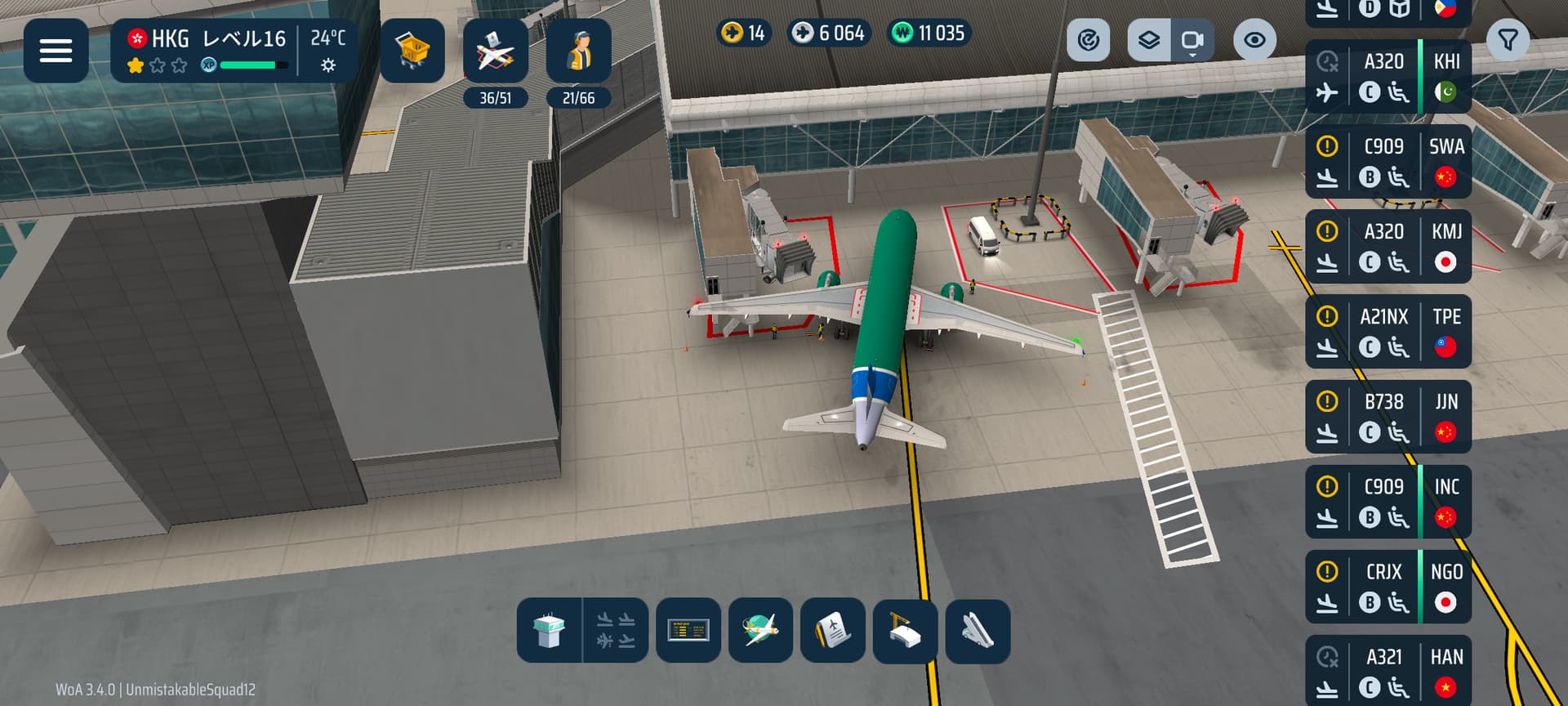The height and width of the screenshot is (706, 1568).
Task: Select the CRJX flight from NGO
Action: 1388,587
